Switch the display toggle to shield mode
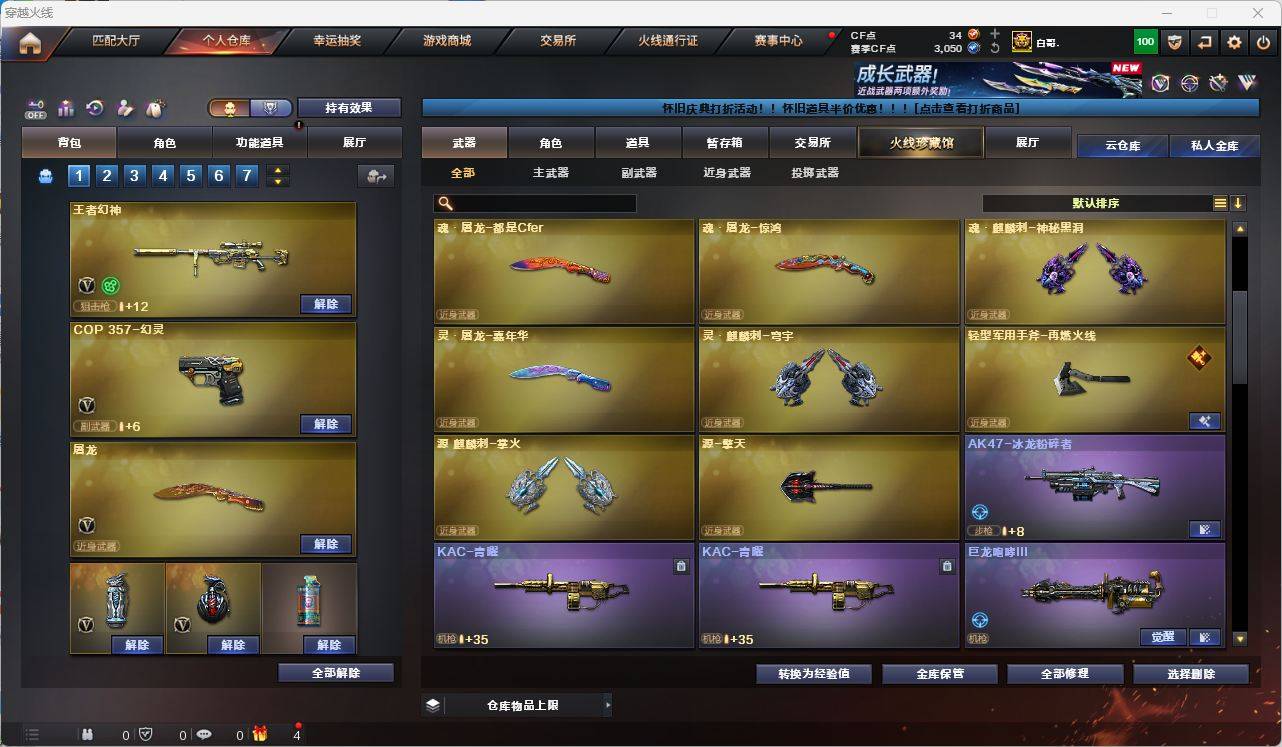Viewport: 1282px width, 747px height. click(270, 107)
